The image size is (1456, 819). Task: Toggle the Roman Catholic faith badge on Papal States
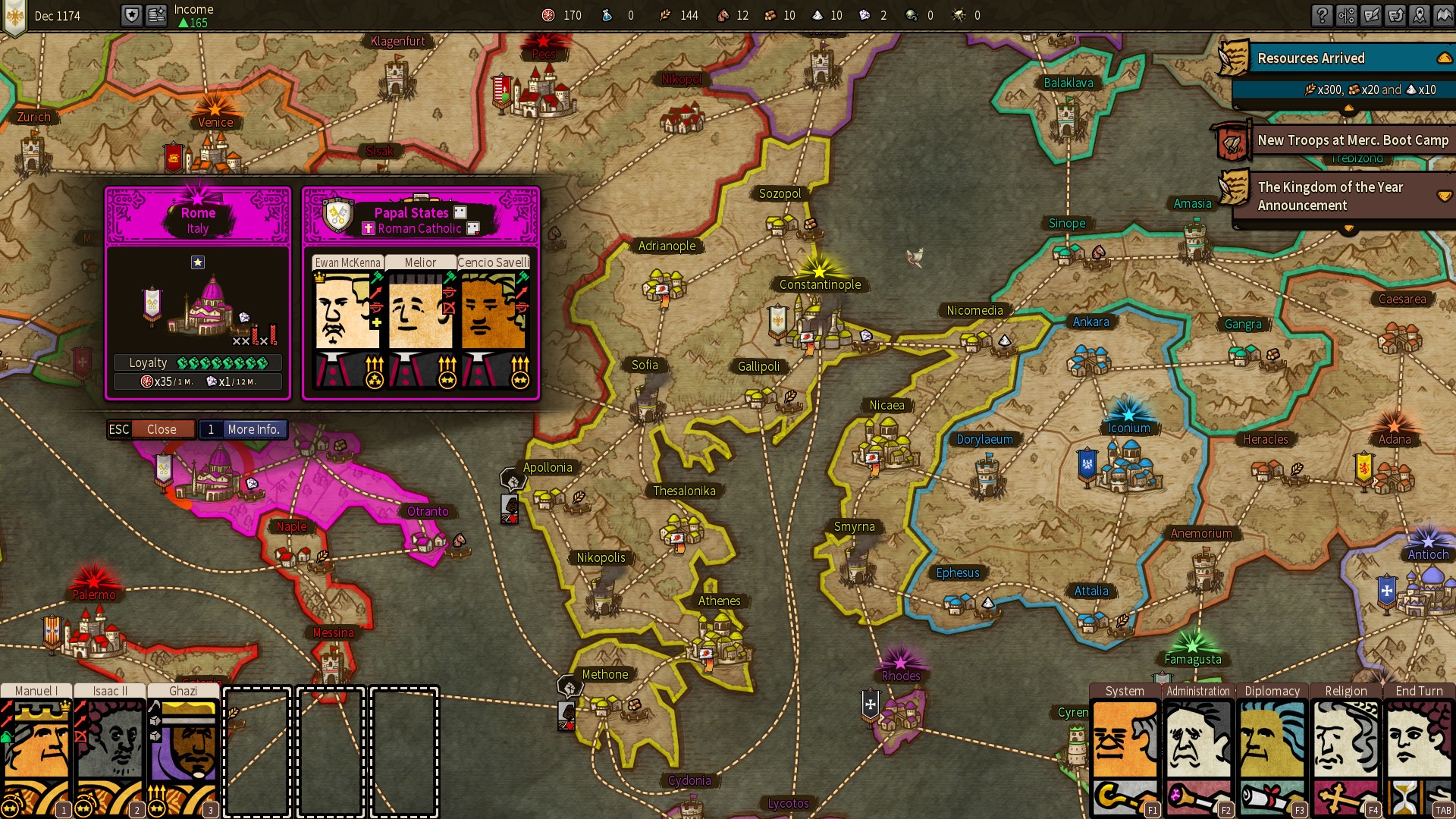[x=369, y=229]
